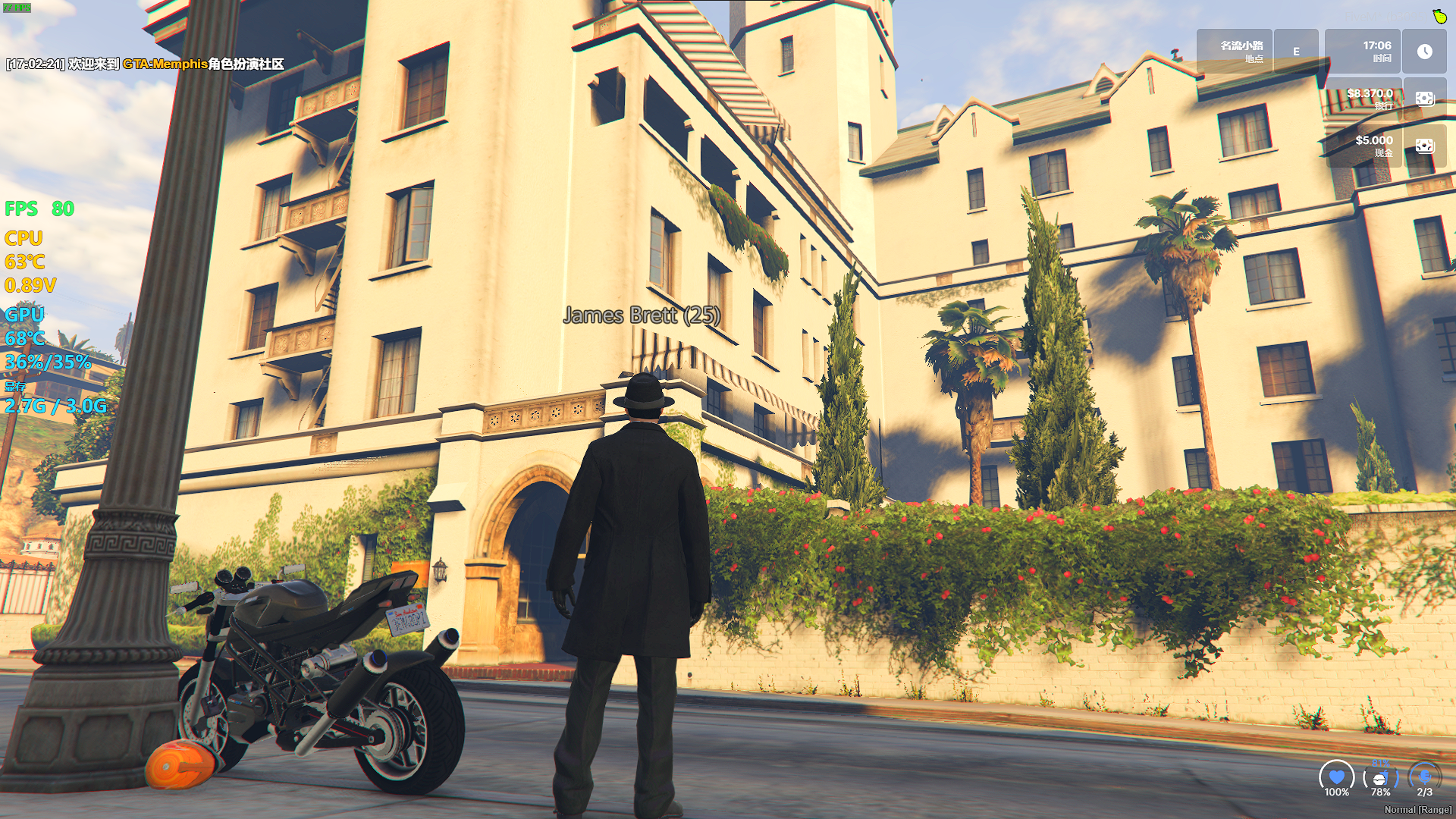This screenshot has height=819, width=1456.
Task: Click the clock icon beside the time
Action: click(1424, 52)
